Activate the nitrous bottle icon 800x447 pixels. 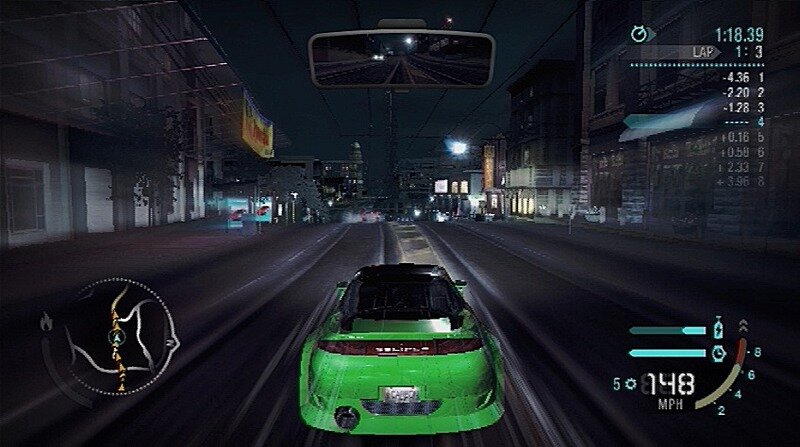[717, 327]
